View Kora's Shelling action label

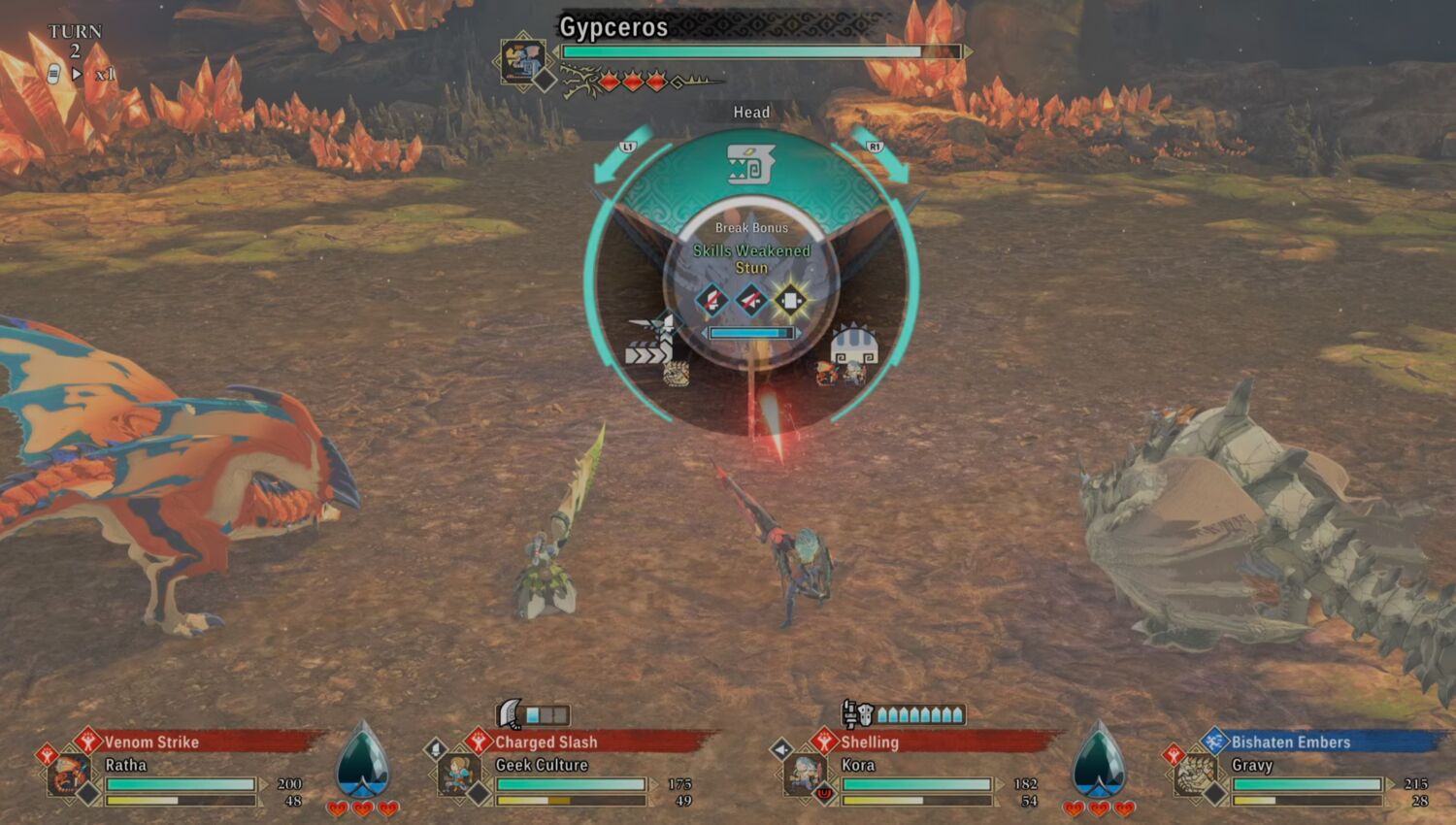coord(870,742)
